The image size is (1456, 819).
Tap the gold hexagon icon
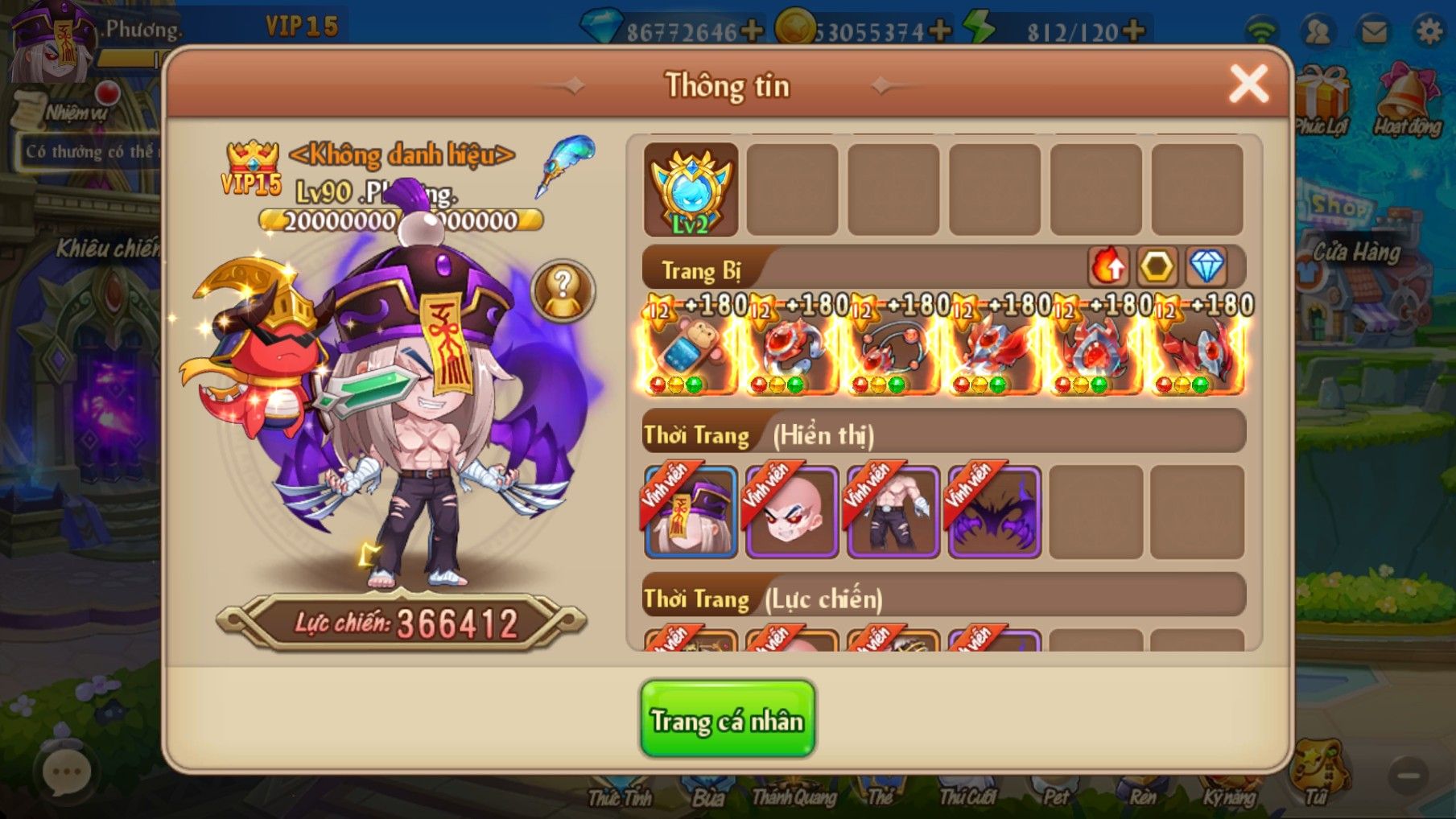[1157, 266]
